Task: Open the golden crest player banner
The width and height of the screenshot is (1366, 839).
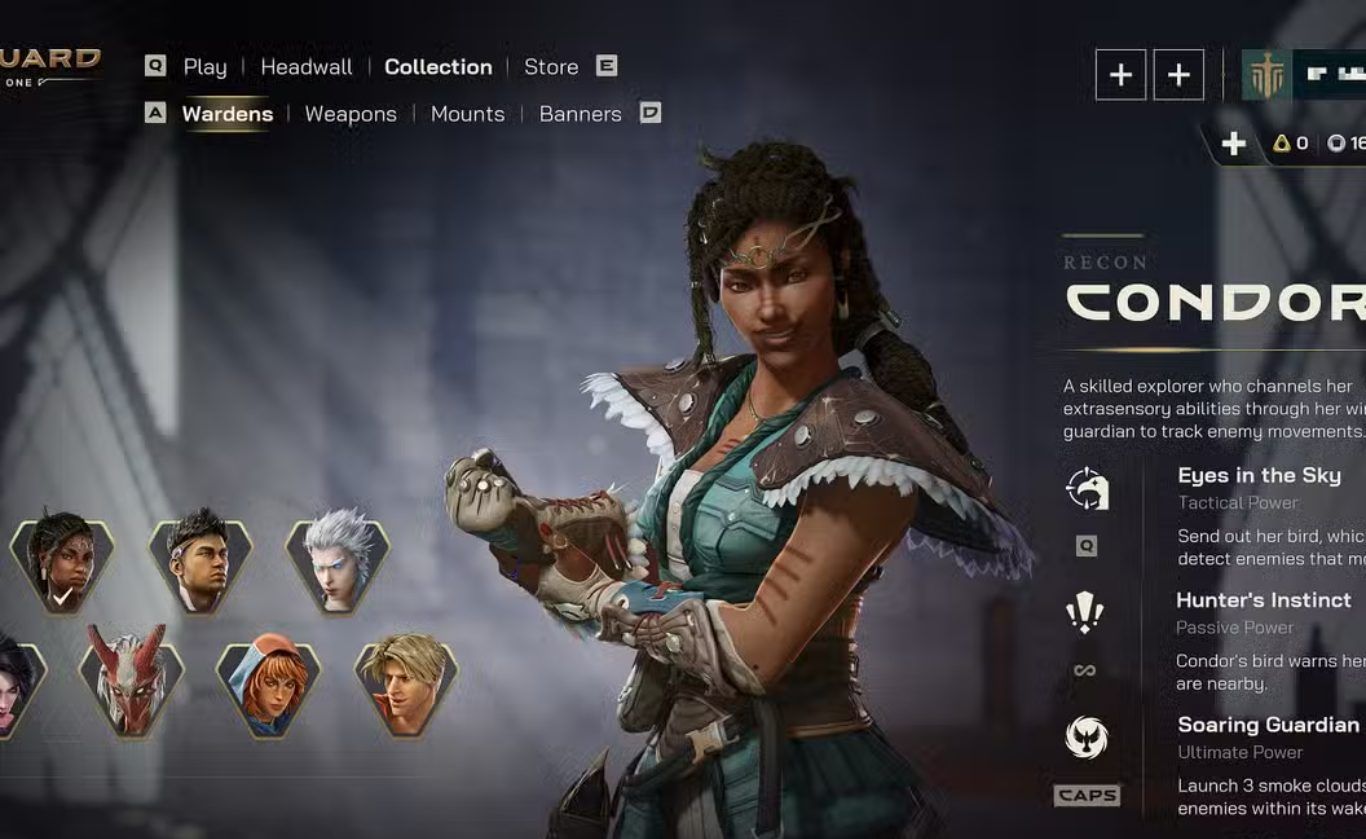Action: pos(1266,75)
